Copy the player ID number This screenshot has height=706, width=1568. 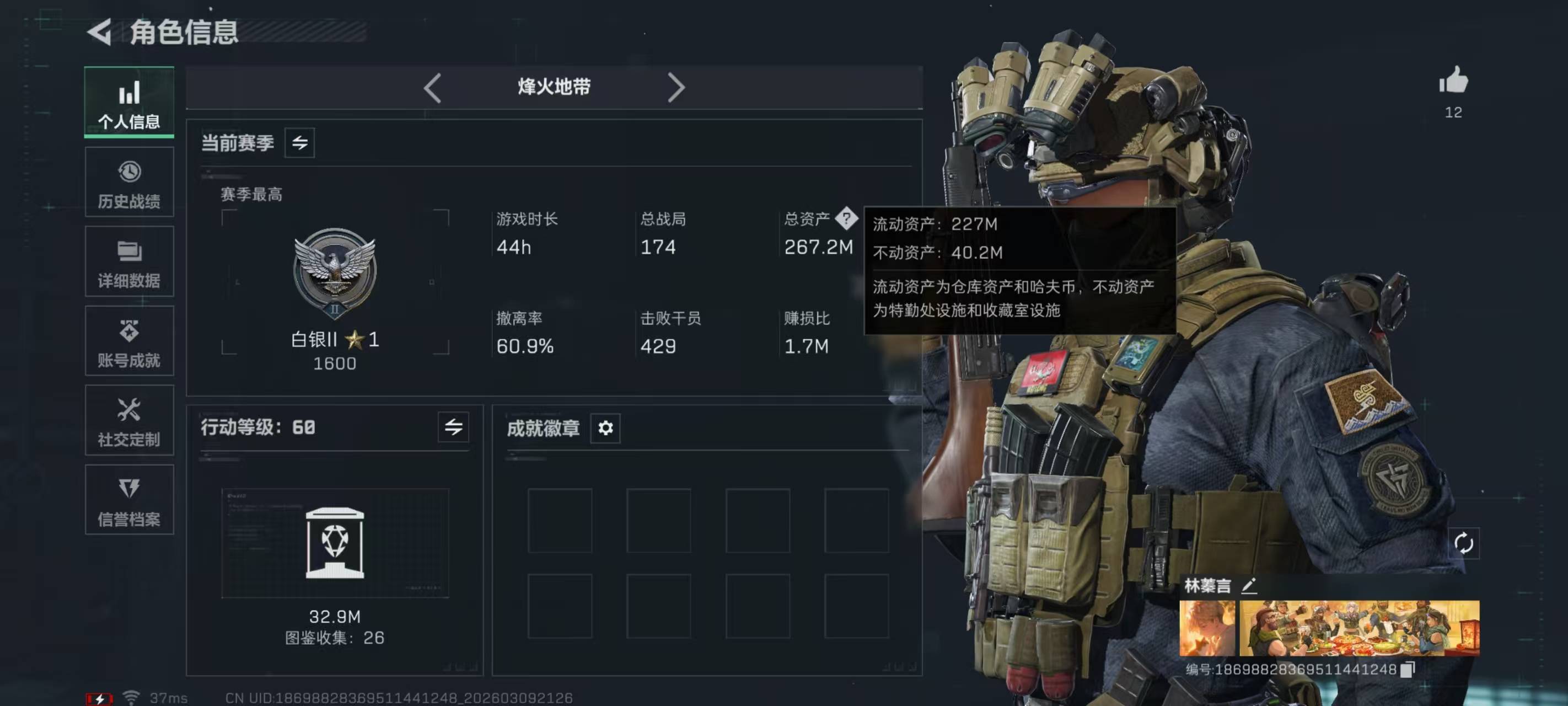(x=1408, y=670)
